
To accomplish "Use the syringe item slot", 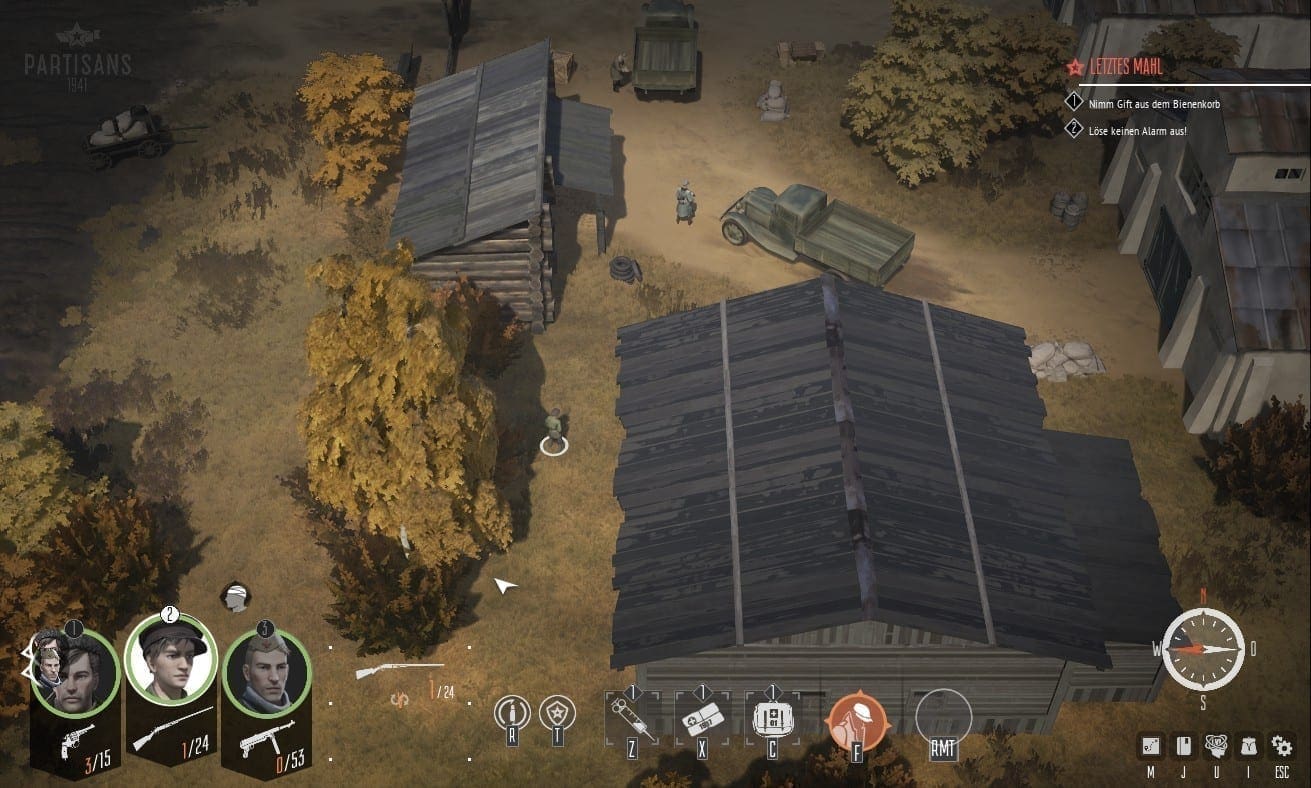I will (x=632, y=718).
